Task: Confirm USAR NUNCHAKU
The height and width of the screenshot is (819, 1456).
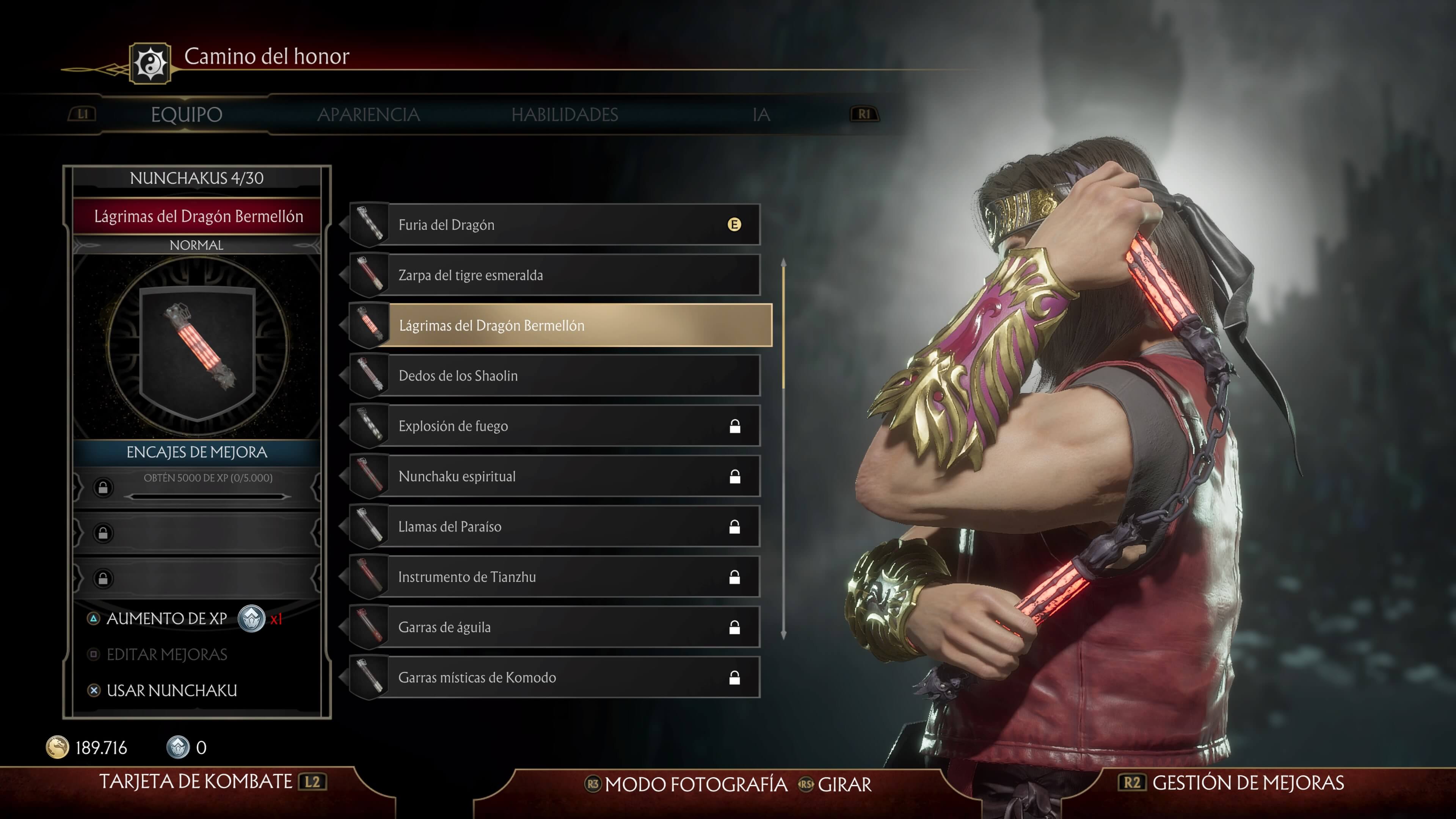Action: (171, 691)
